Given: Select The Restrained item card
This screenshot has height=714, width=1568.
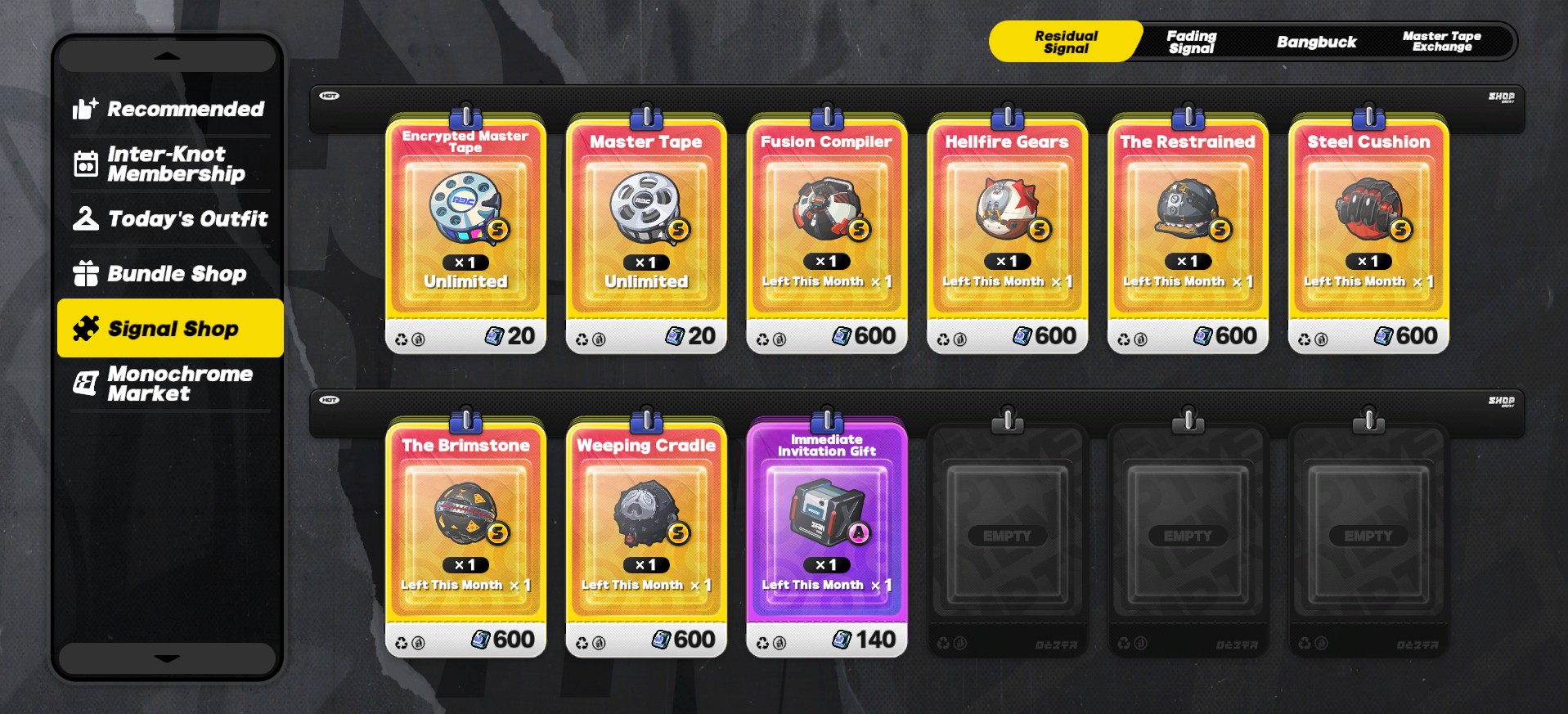Looking at the screenshot, I should [1188, 234].
